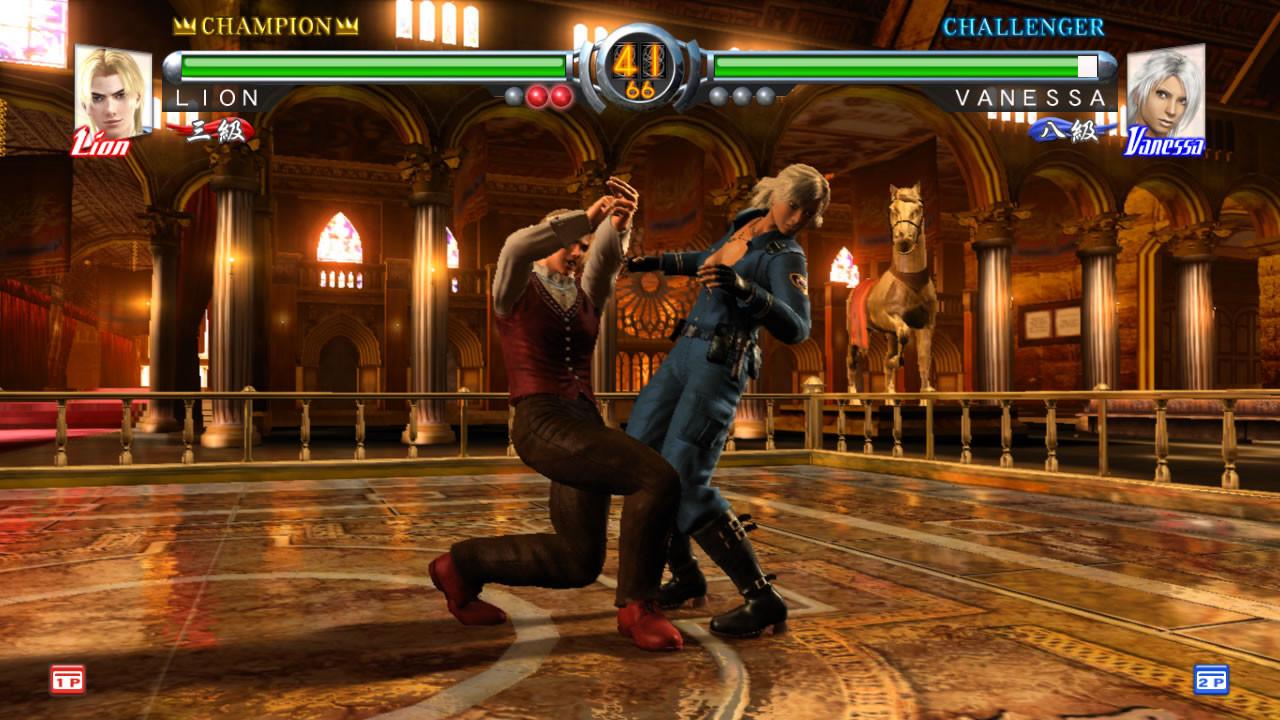This screenshot has width=1280, height=720.
Task: Toggle Lion's second round-win dot
Action: 536,96
